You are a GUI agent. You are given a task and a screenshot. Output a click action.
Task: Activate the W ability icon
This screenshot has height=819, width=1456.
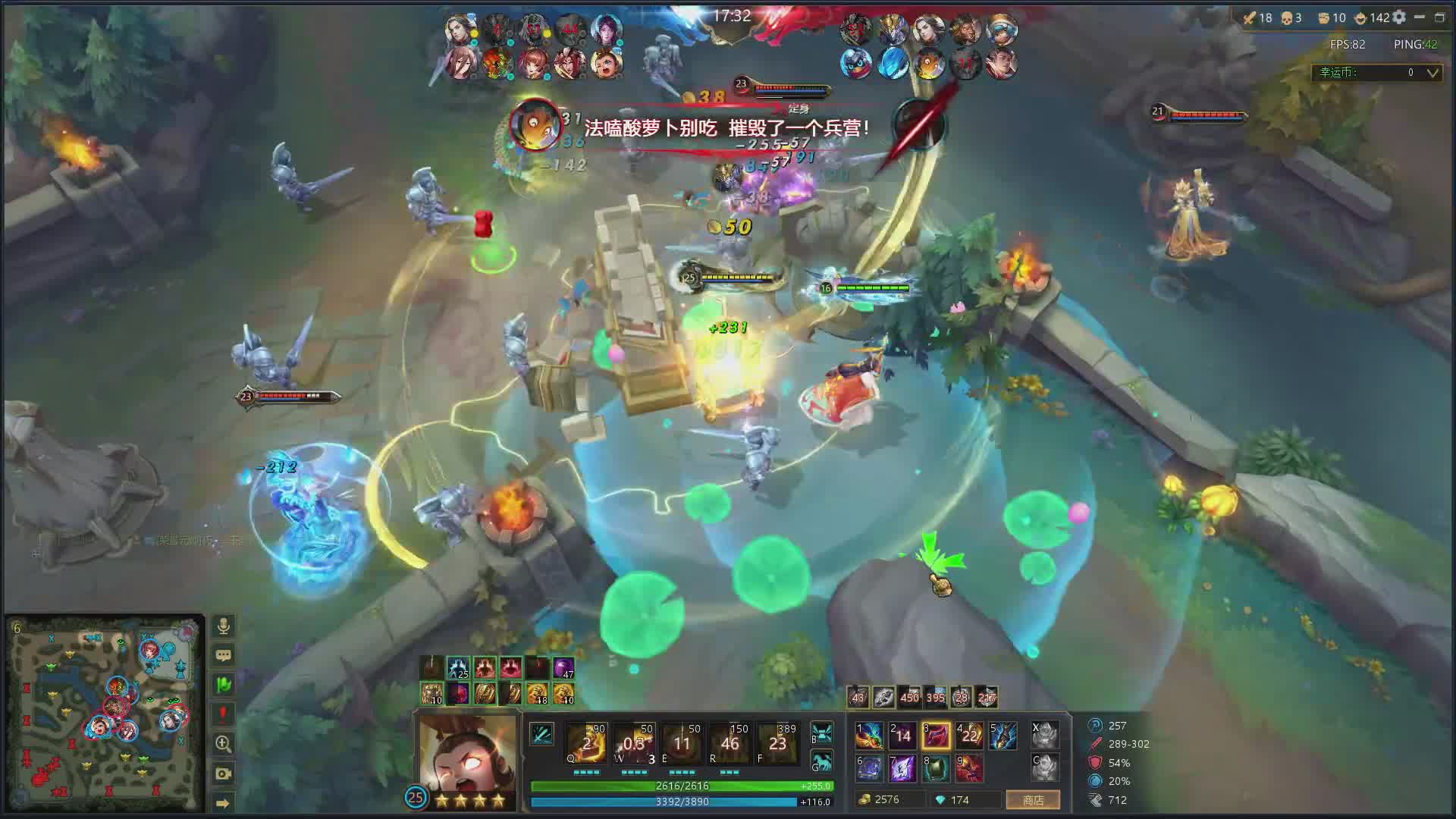point(634,743)
